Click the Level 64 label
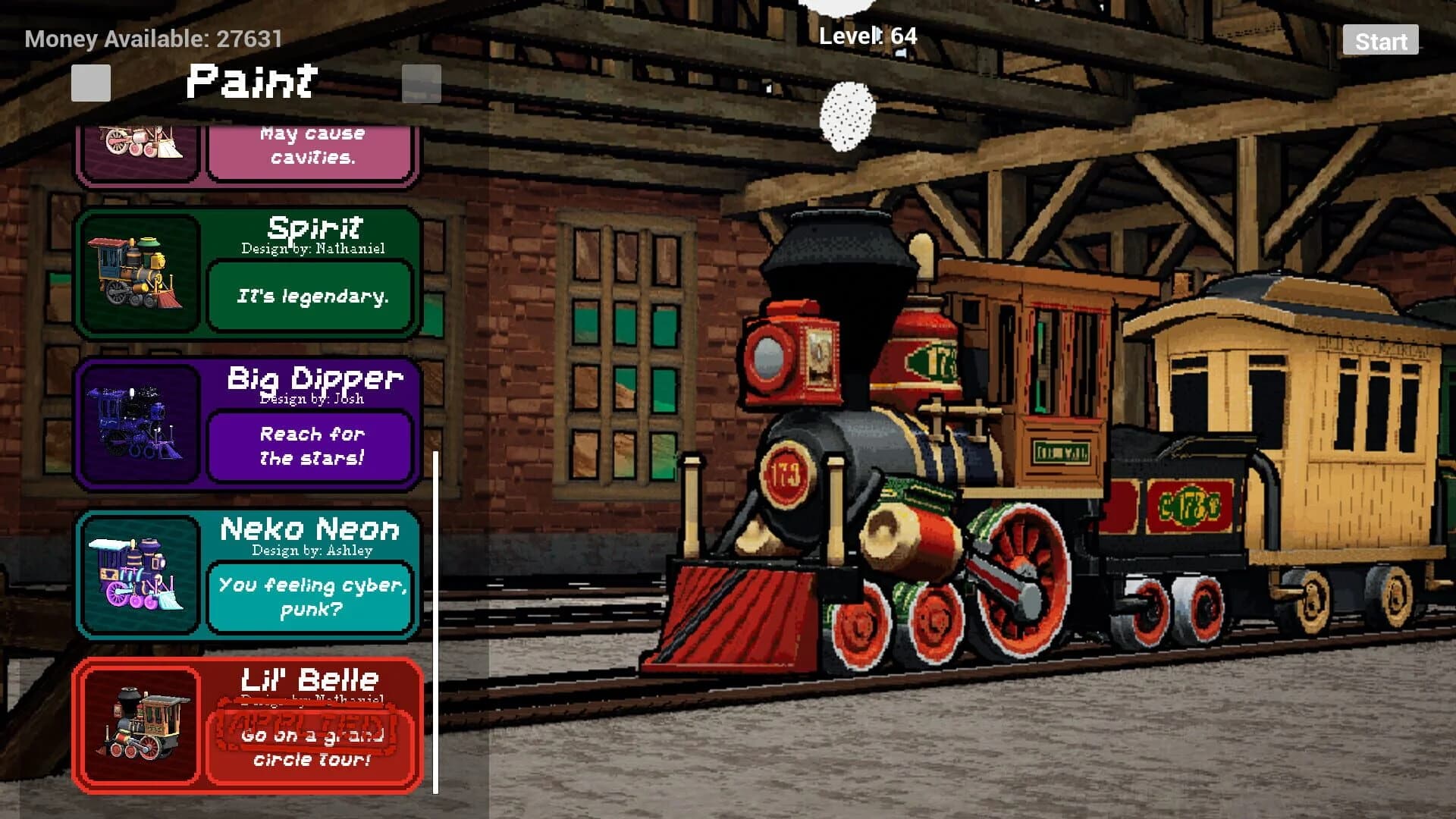The image size is (1456, 819). coord(868,36)
